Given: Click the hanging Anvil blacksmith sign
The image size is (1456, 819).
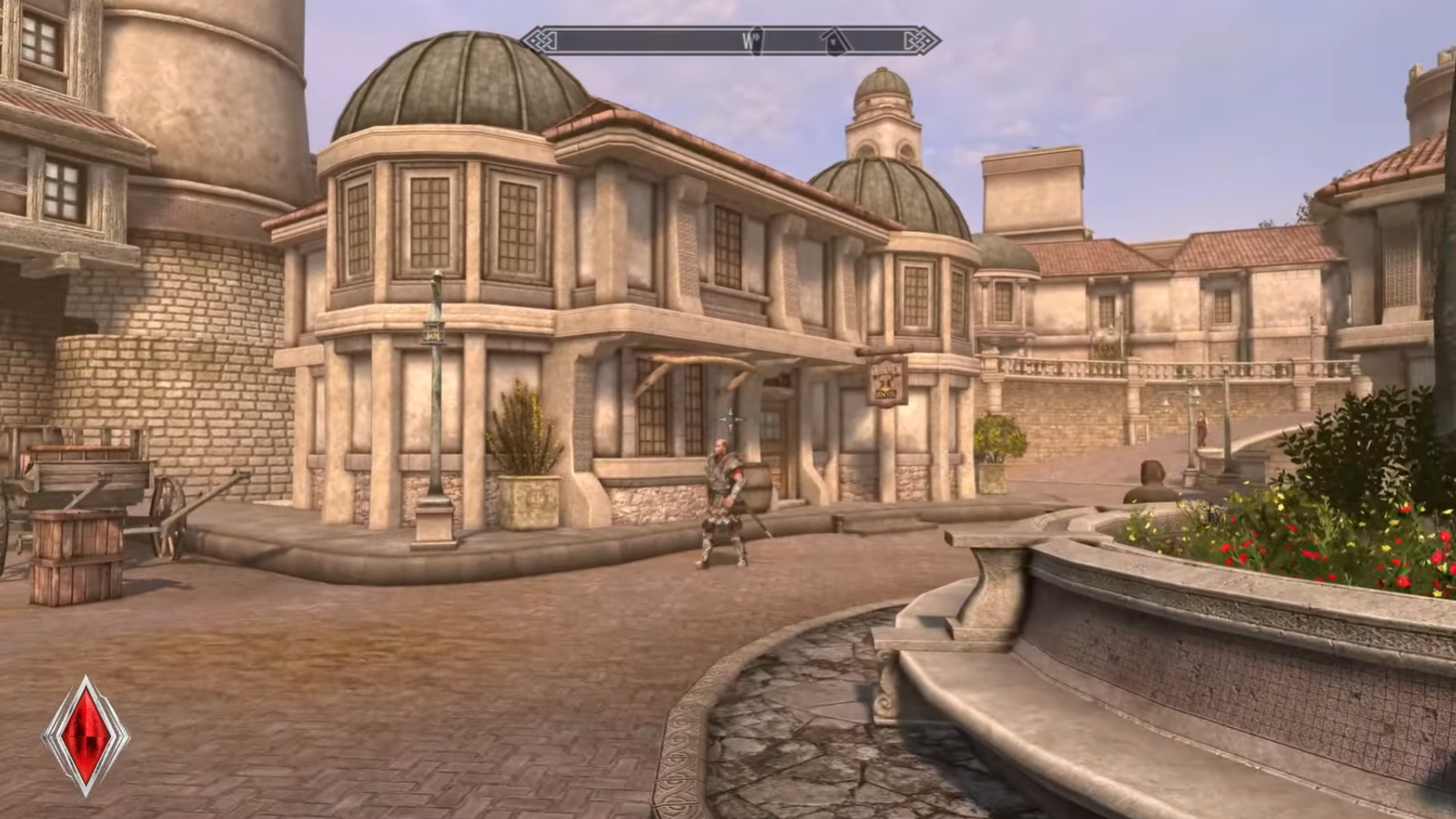Looking at the screenshot, I should pos(887,382).
